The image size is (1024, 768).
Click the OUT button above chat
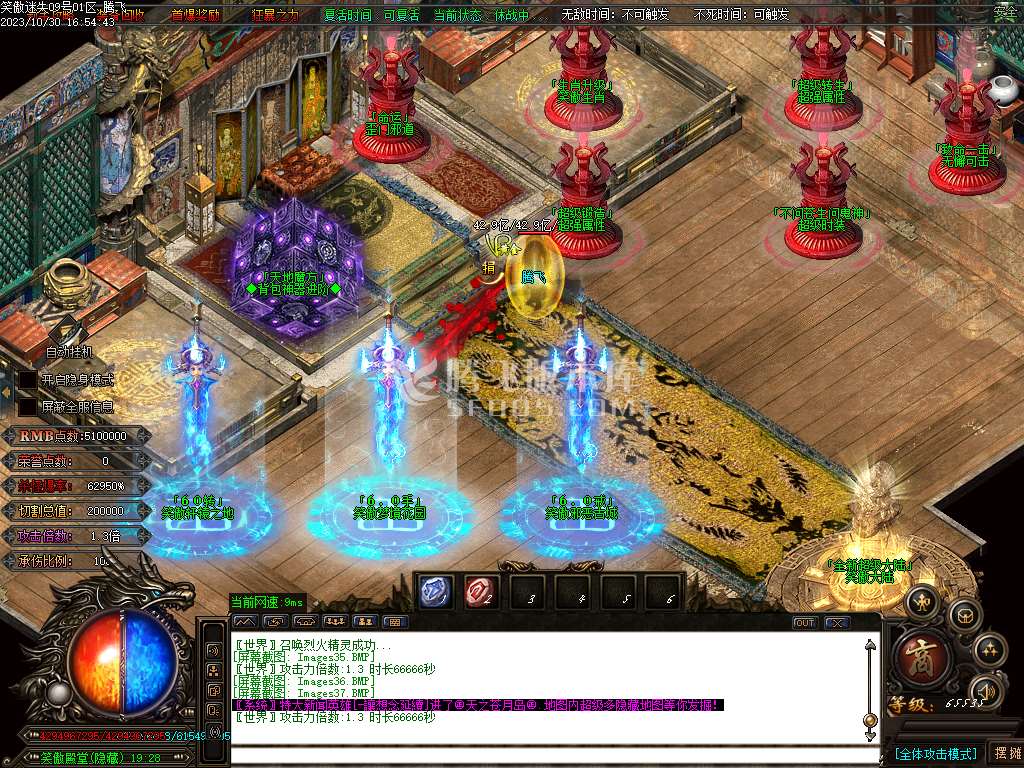pos(804,622)
